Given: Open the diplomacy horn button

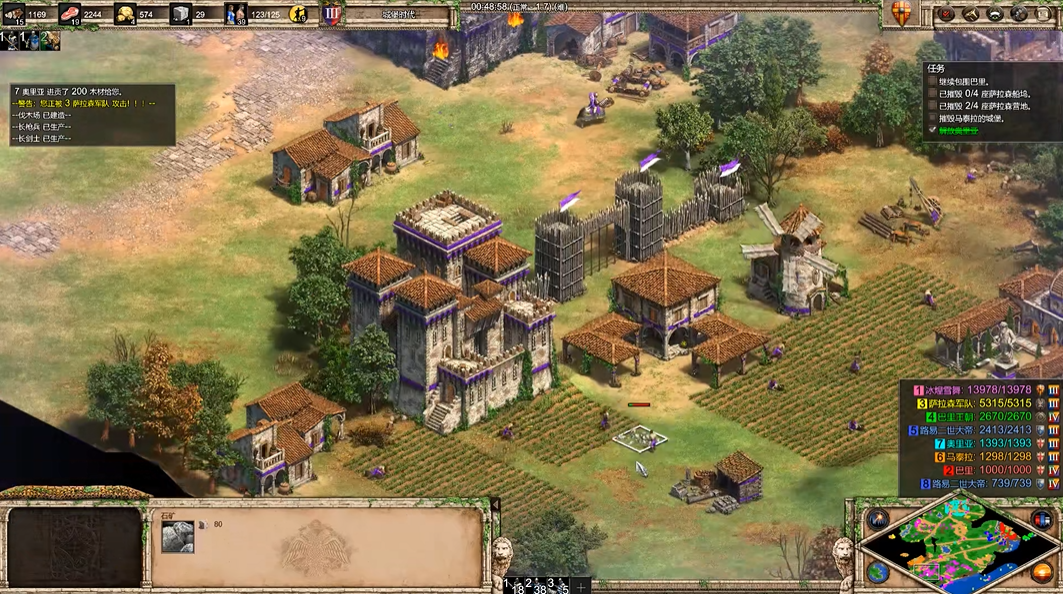Looking at the screenshot, I should [x=970, y=14].
